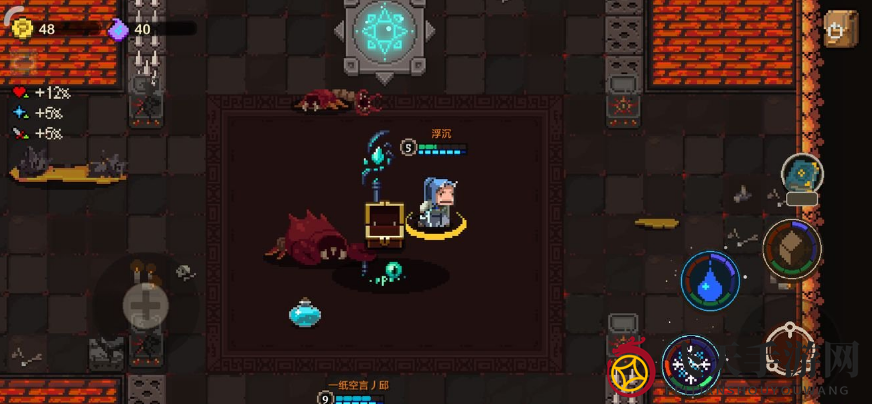Tap the yellow star coin button

632,372
